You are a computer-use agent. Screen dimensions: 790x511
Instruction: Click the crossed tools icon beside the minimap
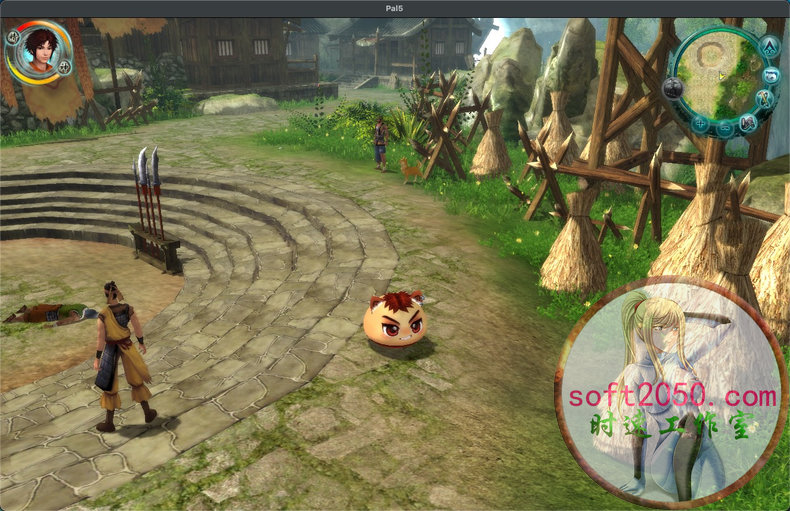765,100
